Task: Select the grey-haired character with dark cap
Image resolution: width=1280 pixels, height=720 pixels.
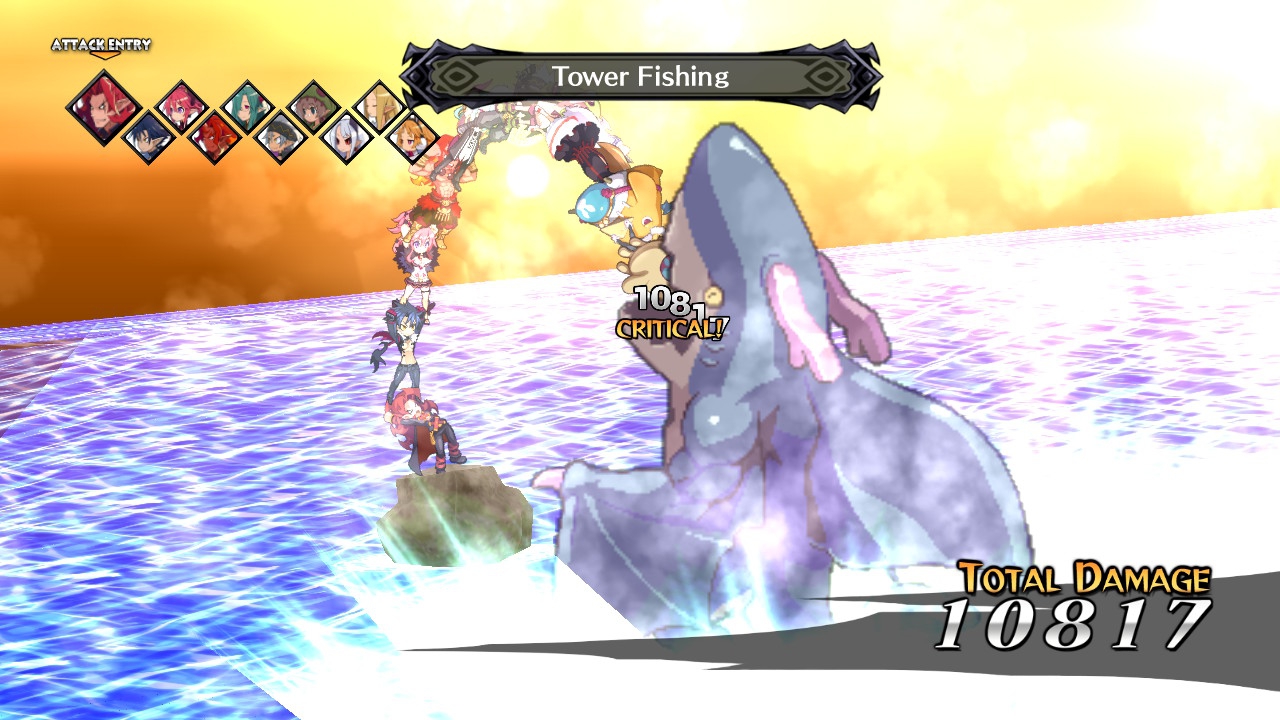Action: (x=280, y=138)
